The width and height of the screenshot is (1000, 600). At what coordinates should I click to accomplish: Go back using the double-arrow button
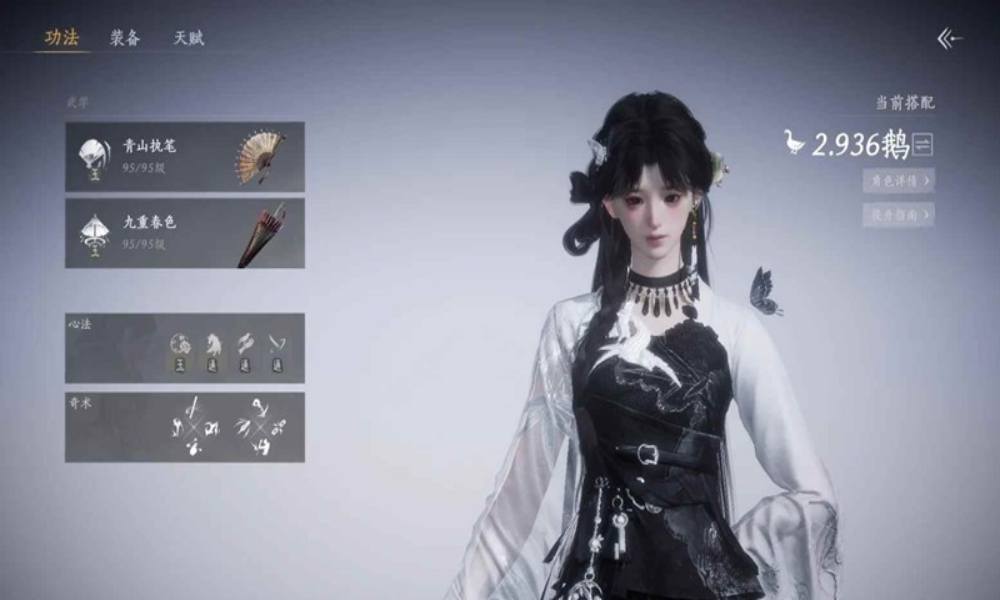pyautogui.click(x=949, y=39)
